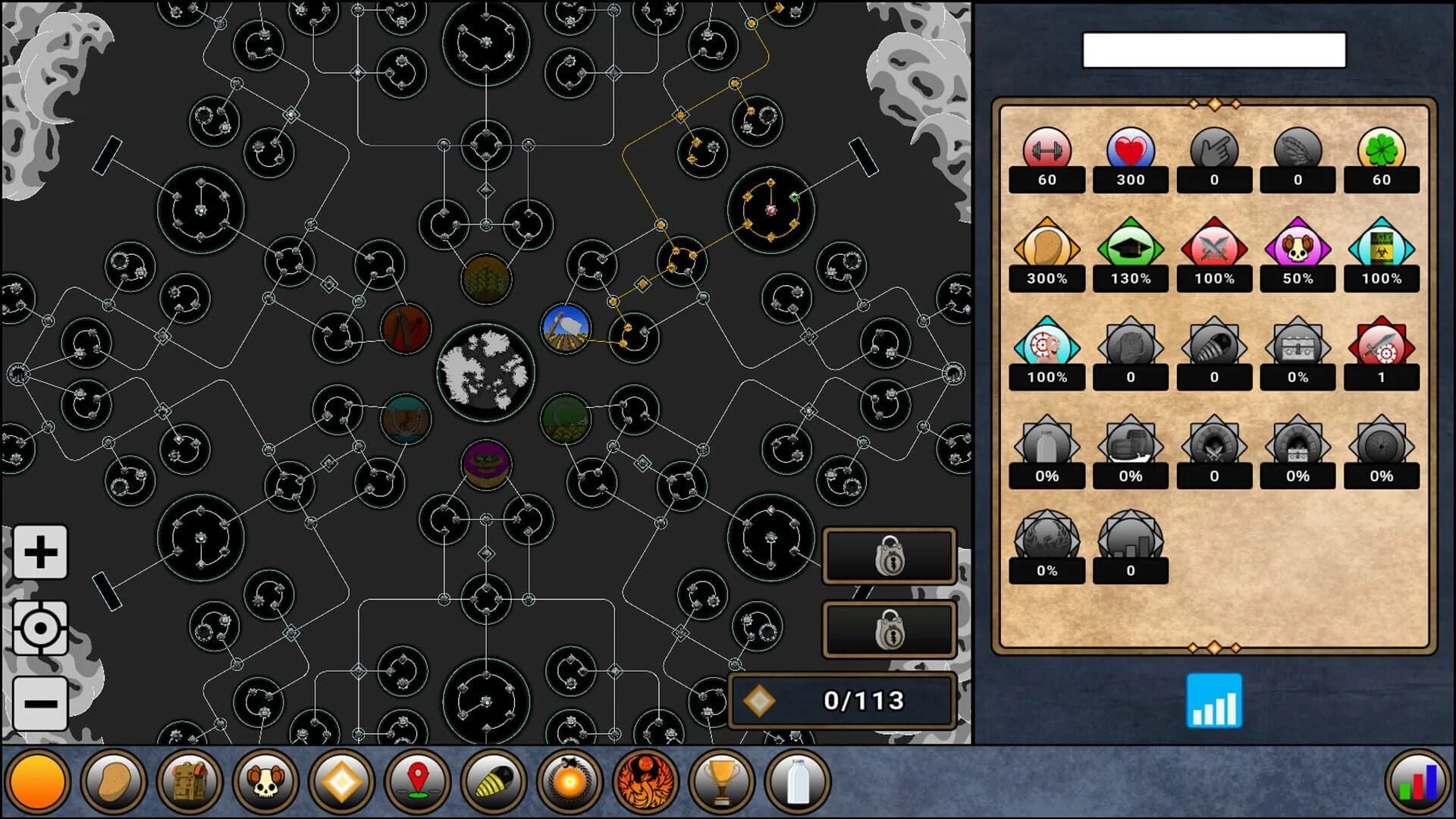
Task: Click the name input field above the stats panel
Action: pos(1214,50)
